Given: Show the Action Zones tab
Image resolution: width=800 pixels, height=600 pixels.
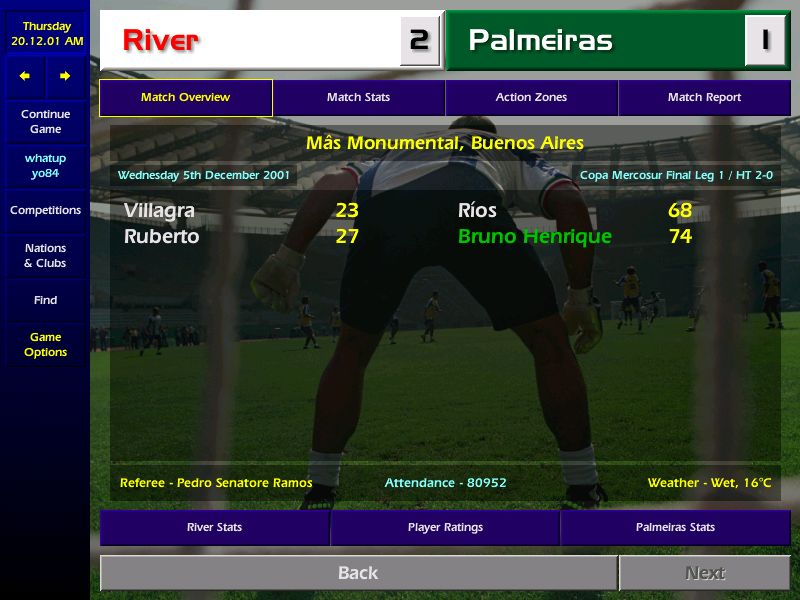Looking at the screenshot, I should coord(531,98).
